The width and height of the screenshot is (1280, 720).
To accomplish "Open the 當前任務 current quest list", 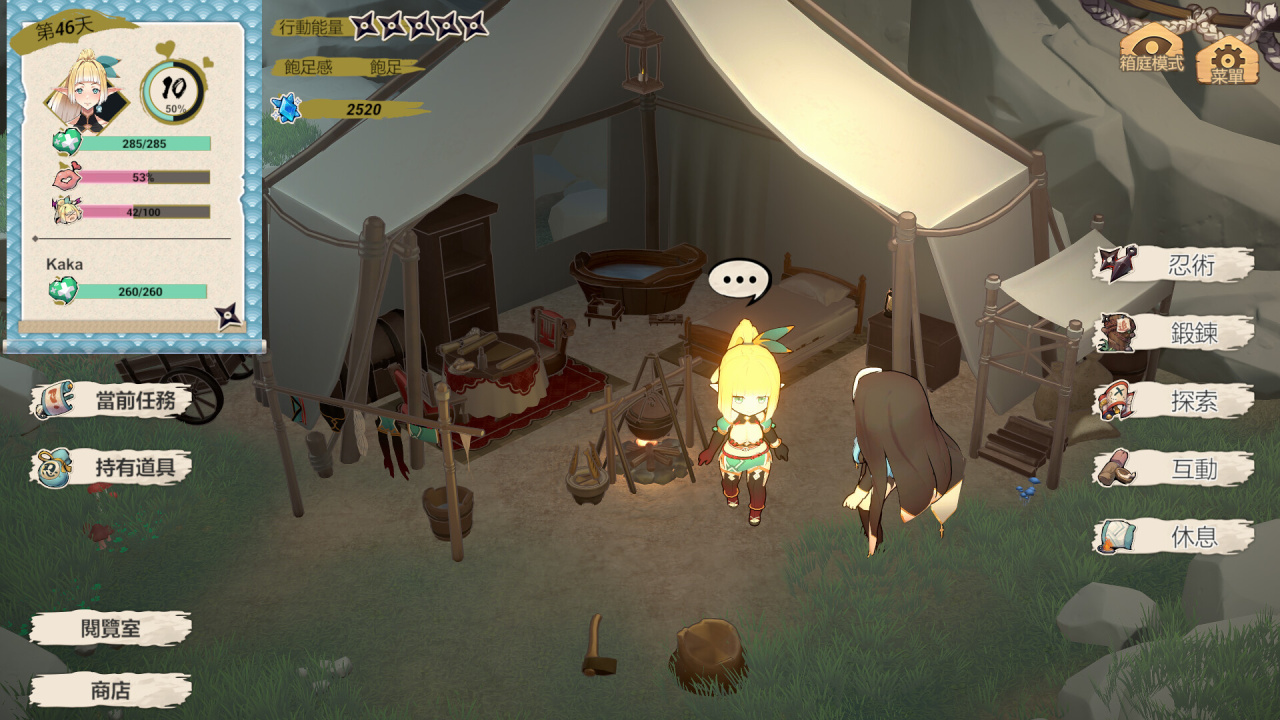I will pyautogui.click(x=112, y=401).
